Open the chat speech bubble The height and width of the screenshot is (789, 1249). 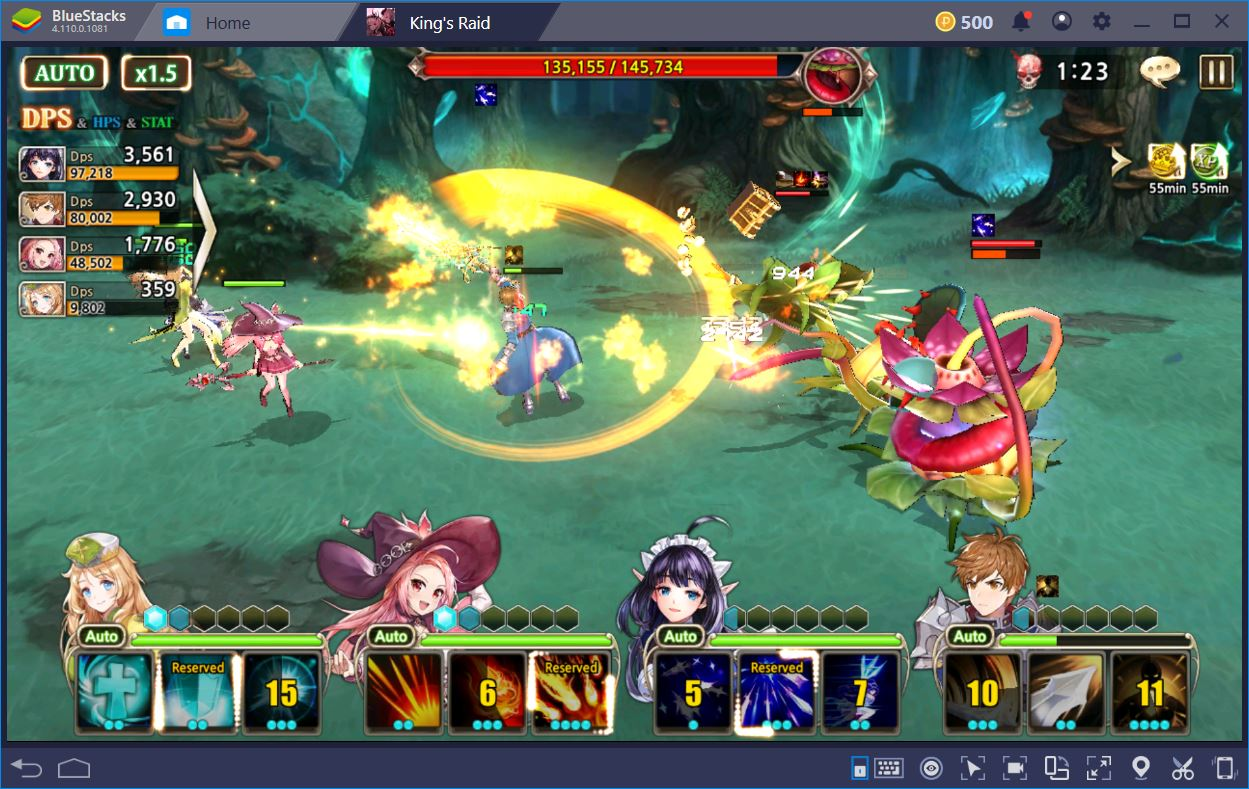pyautogui.click(x=1160, y=71)
